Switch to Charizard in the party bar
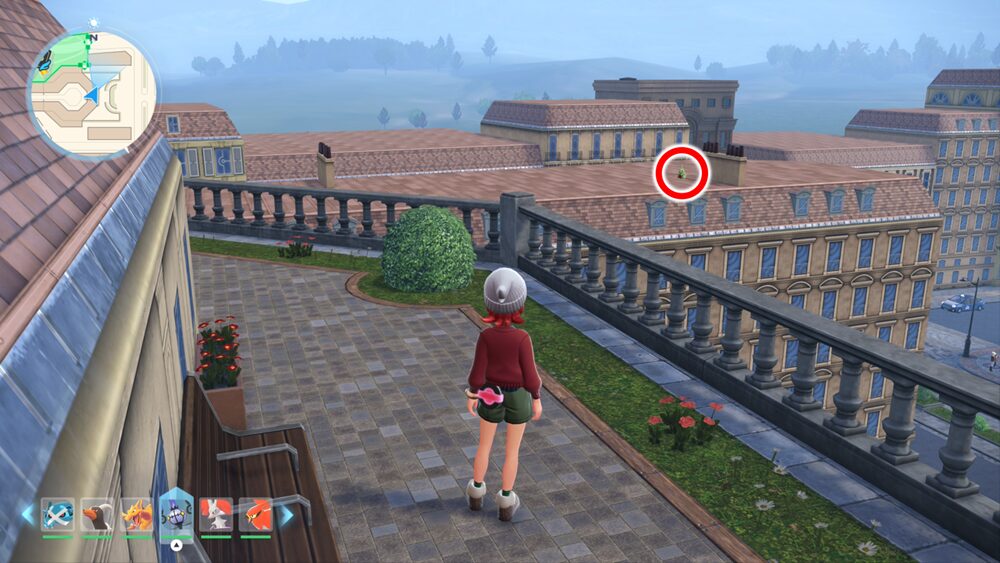The height and width of the screenshot is (563, 1000). tap(136, 514)
